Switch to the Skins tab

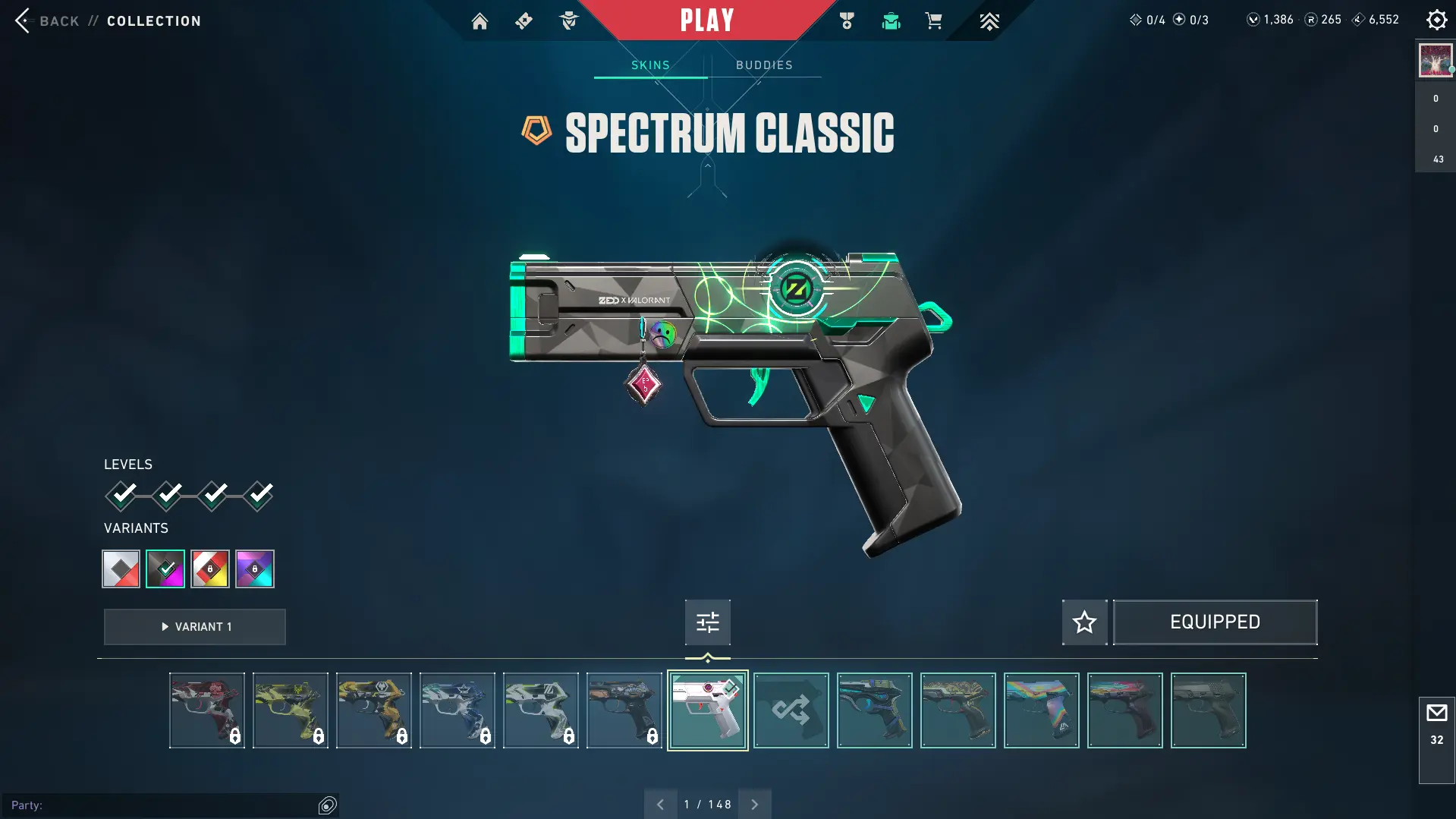click(650, 65)
